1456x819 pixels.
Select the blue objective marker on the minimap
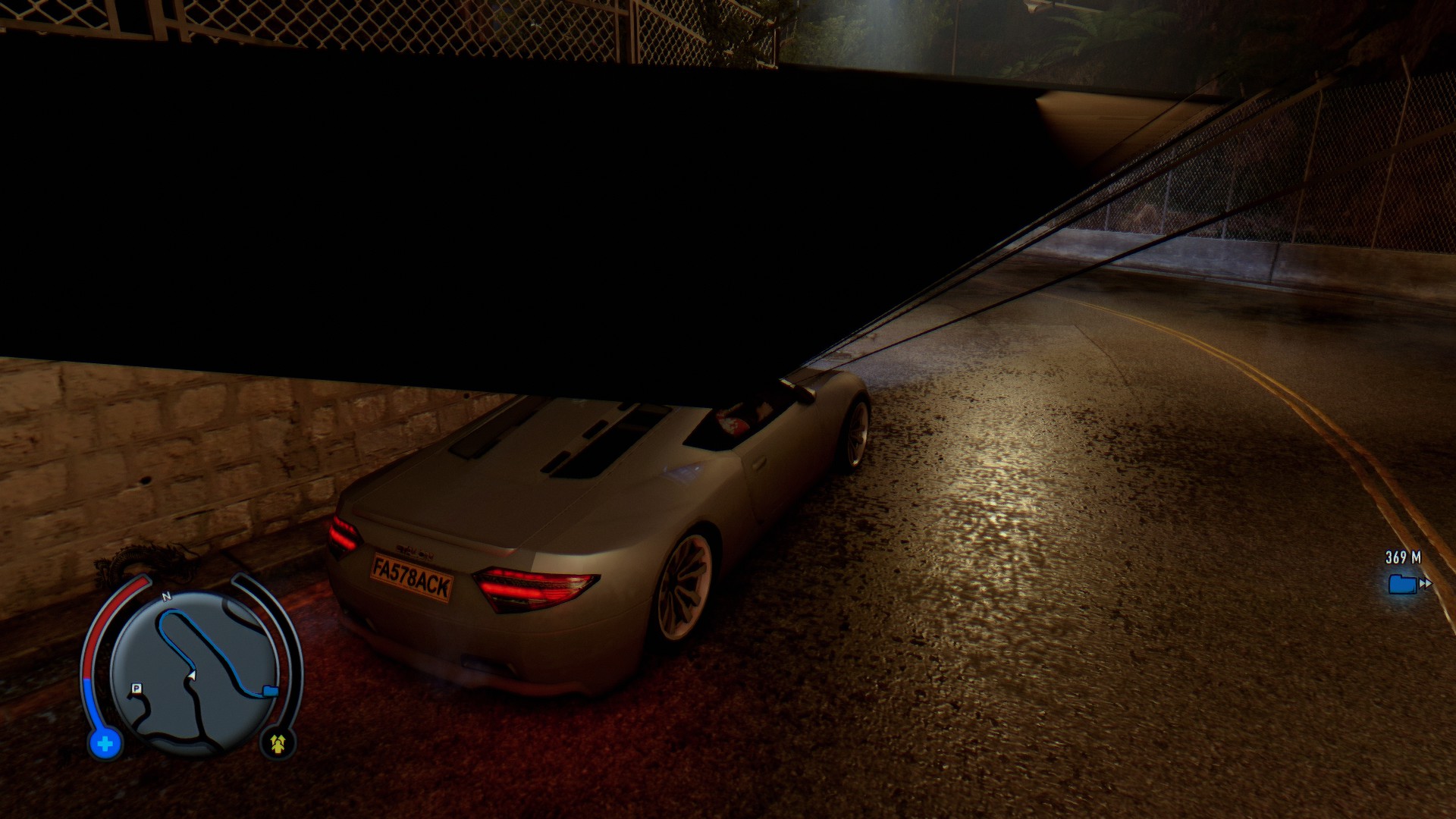click(x=271, y=689)
